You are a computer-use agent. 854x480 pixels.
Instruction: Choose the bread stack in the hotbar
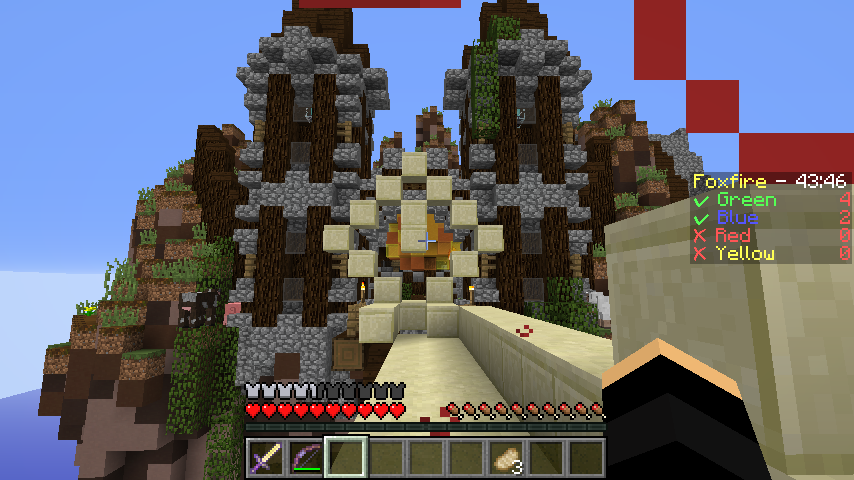(507, 457)
